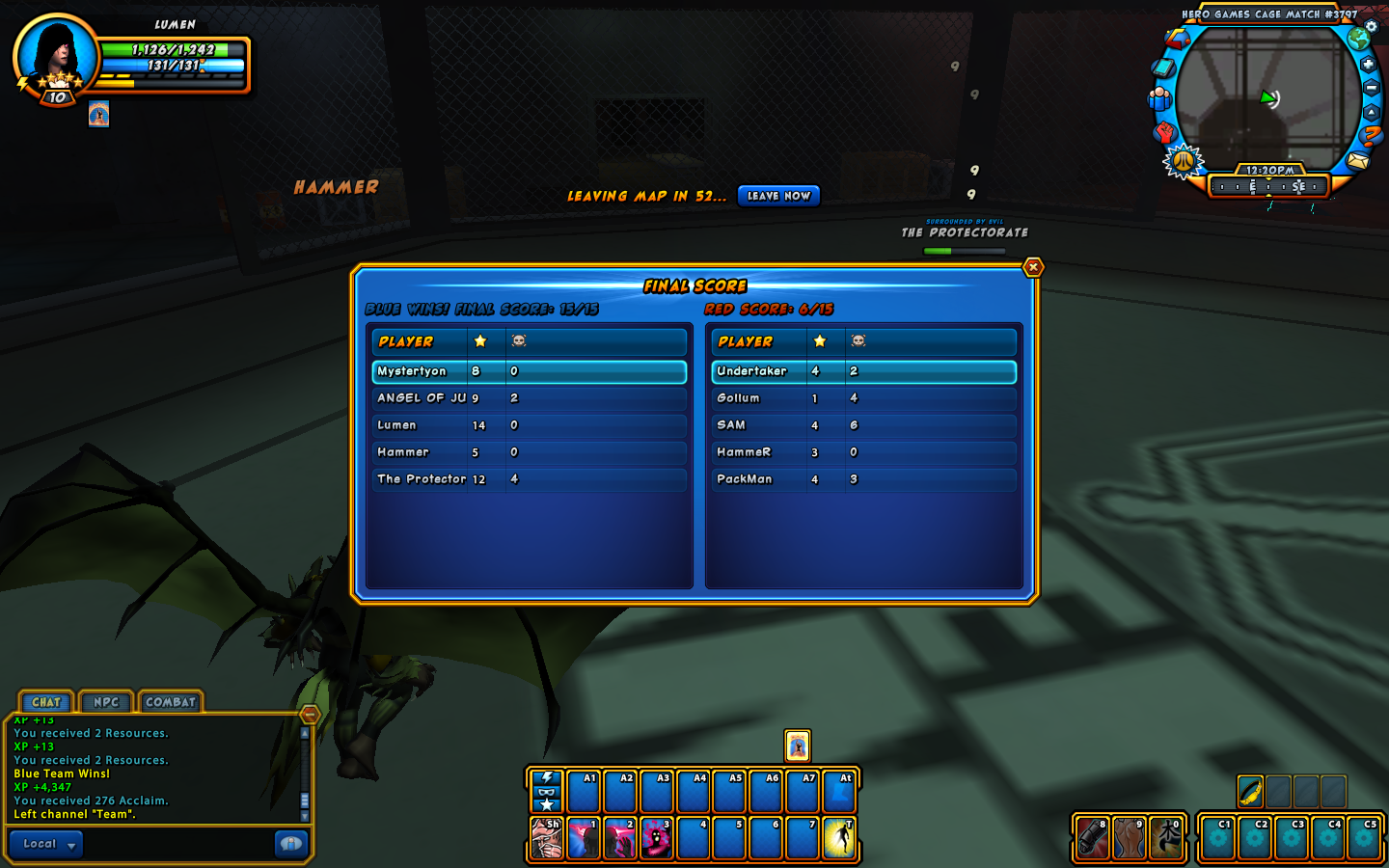Zoom in the minimap with the plus button

pyautogui.click(x=1368, y=65)
